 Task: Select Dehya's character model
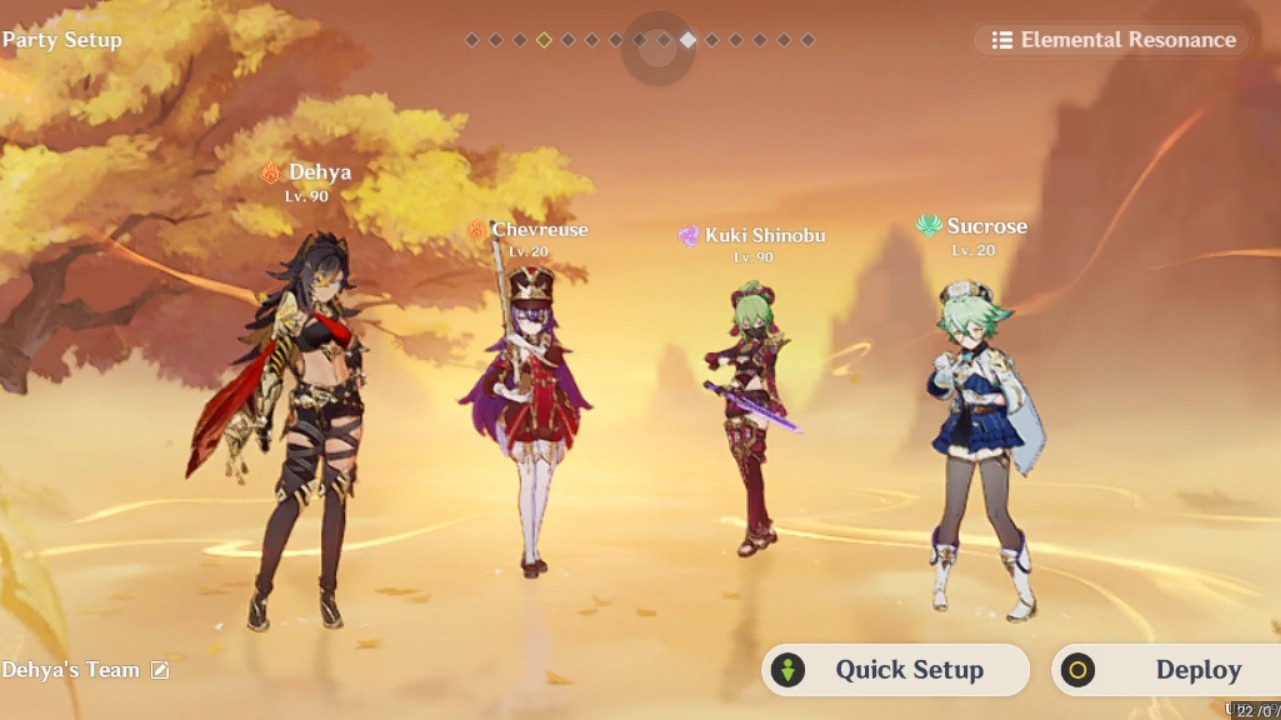[x=300, y=420]
